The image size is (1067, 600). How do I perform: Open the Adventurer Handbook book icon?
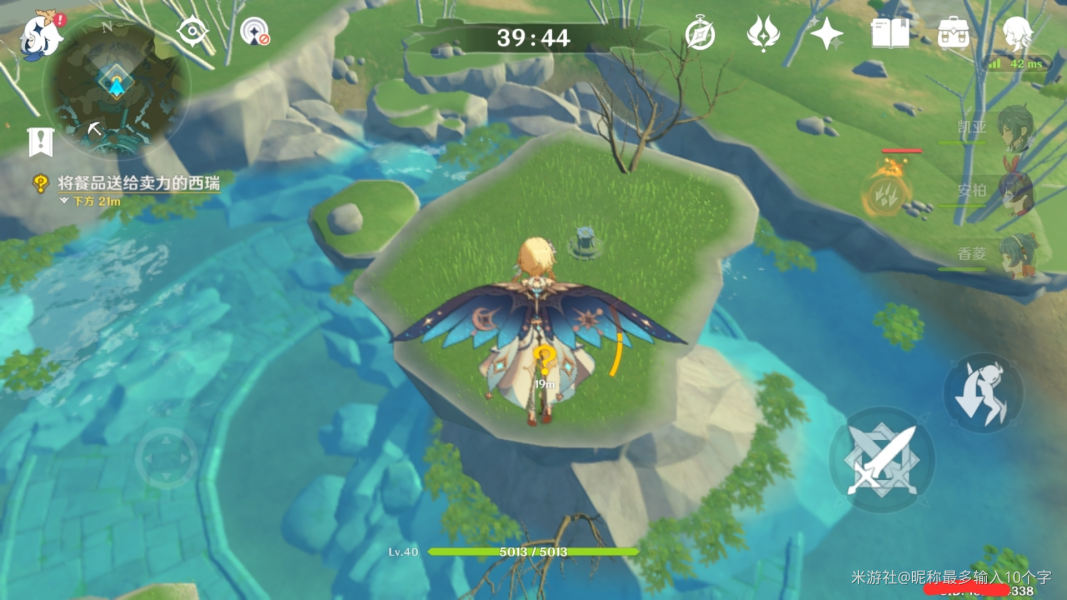pyautogui.click(x=889, y=34)
